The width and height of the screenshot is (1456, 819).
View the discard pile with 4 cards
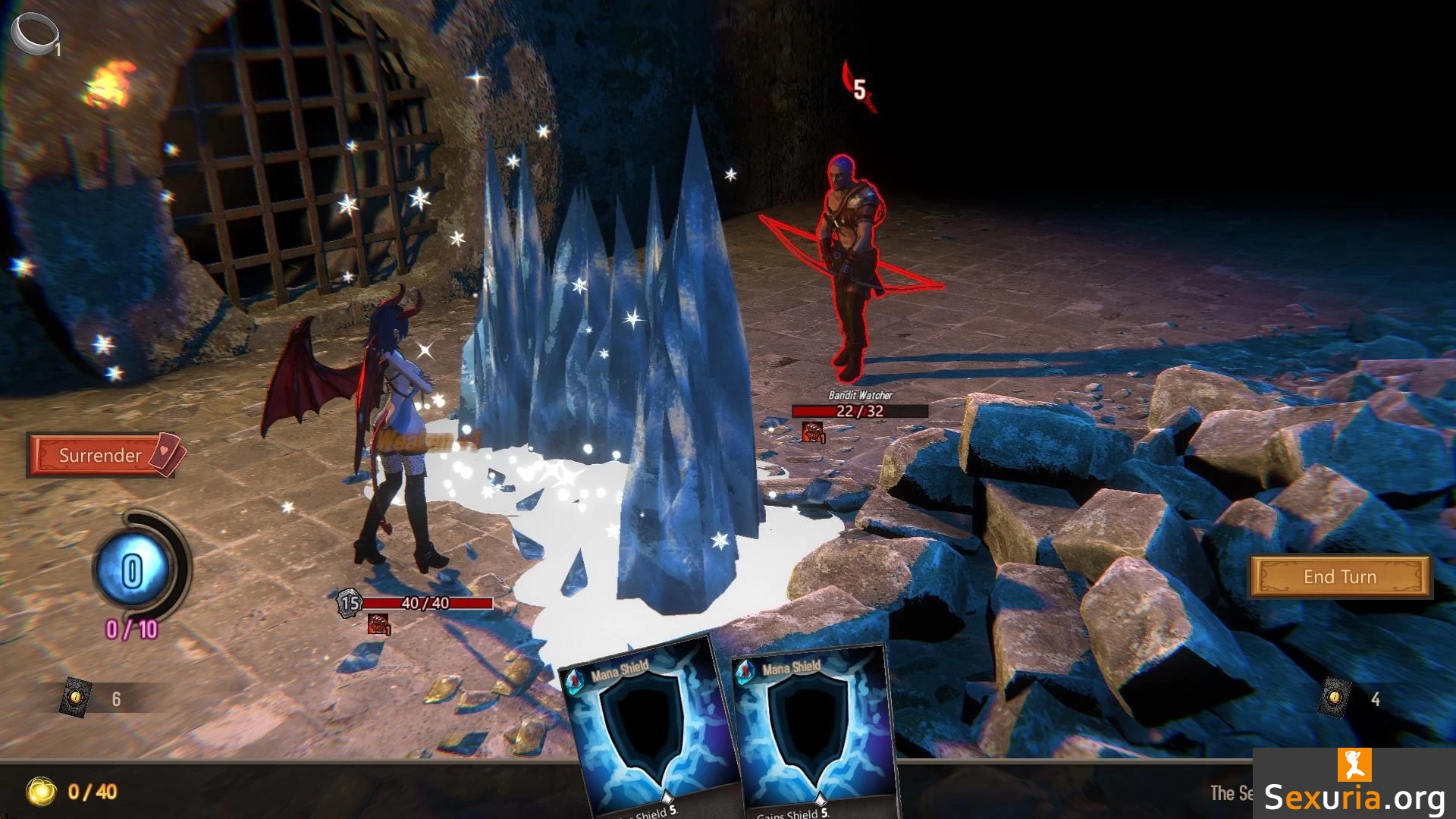pos(1335,697)
